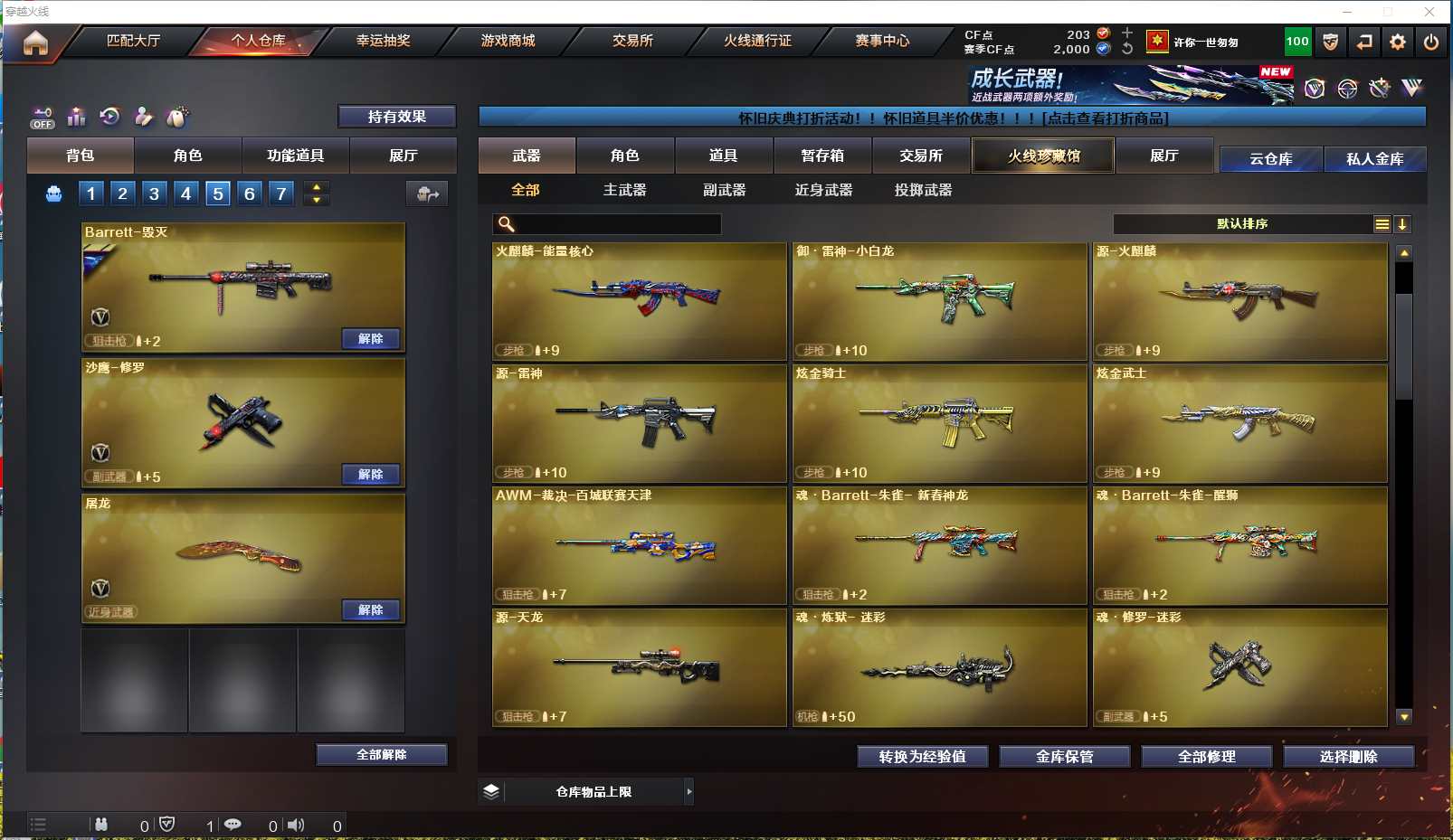
Task: Open the 火线珍藏馆 collection tab
Action: (1043, 156)
